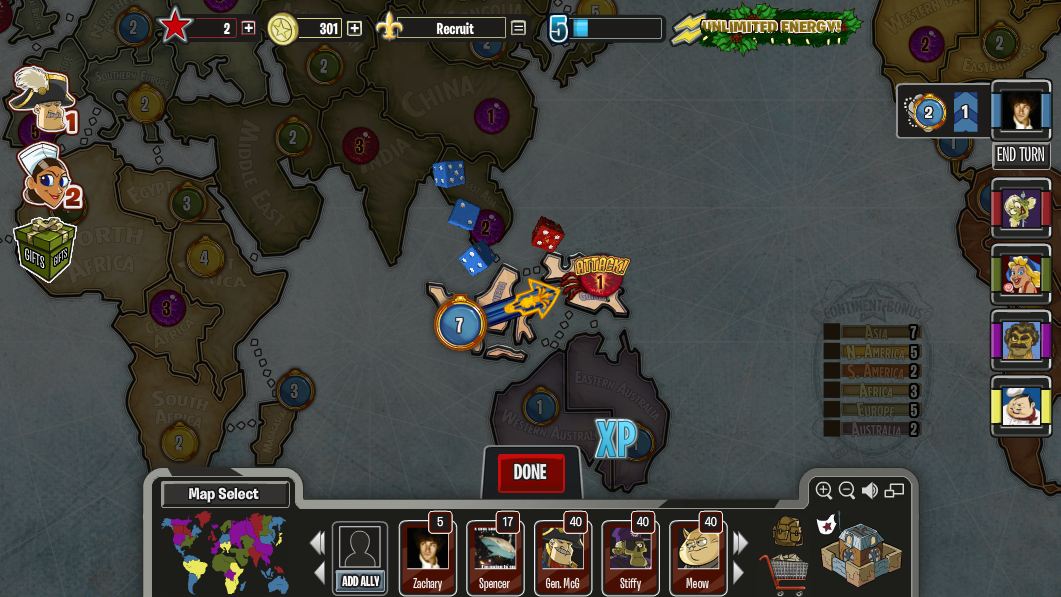Zoom out with the magnifier minus icon
Image resolution: width=1061 pixels, height=597 pixels.
[847, 490]
